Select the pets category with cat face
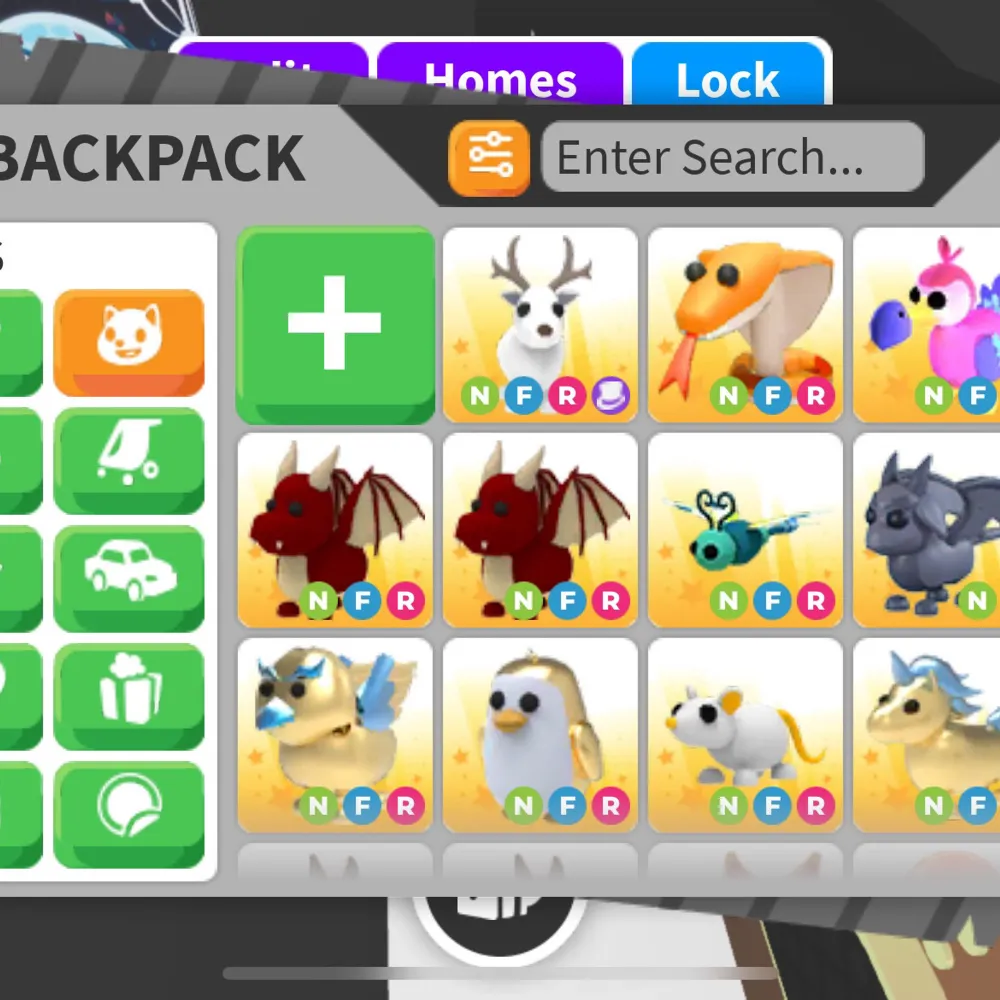 [x=129, y=342]
